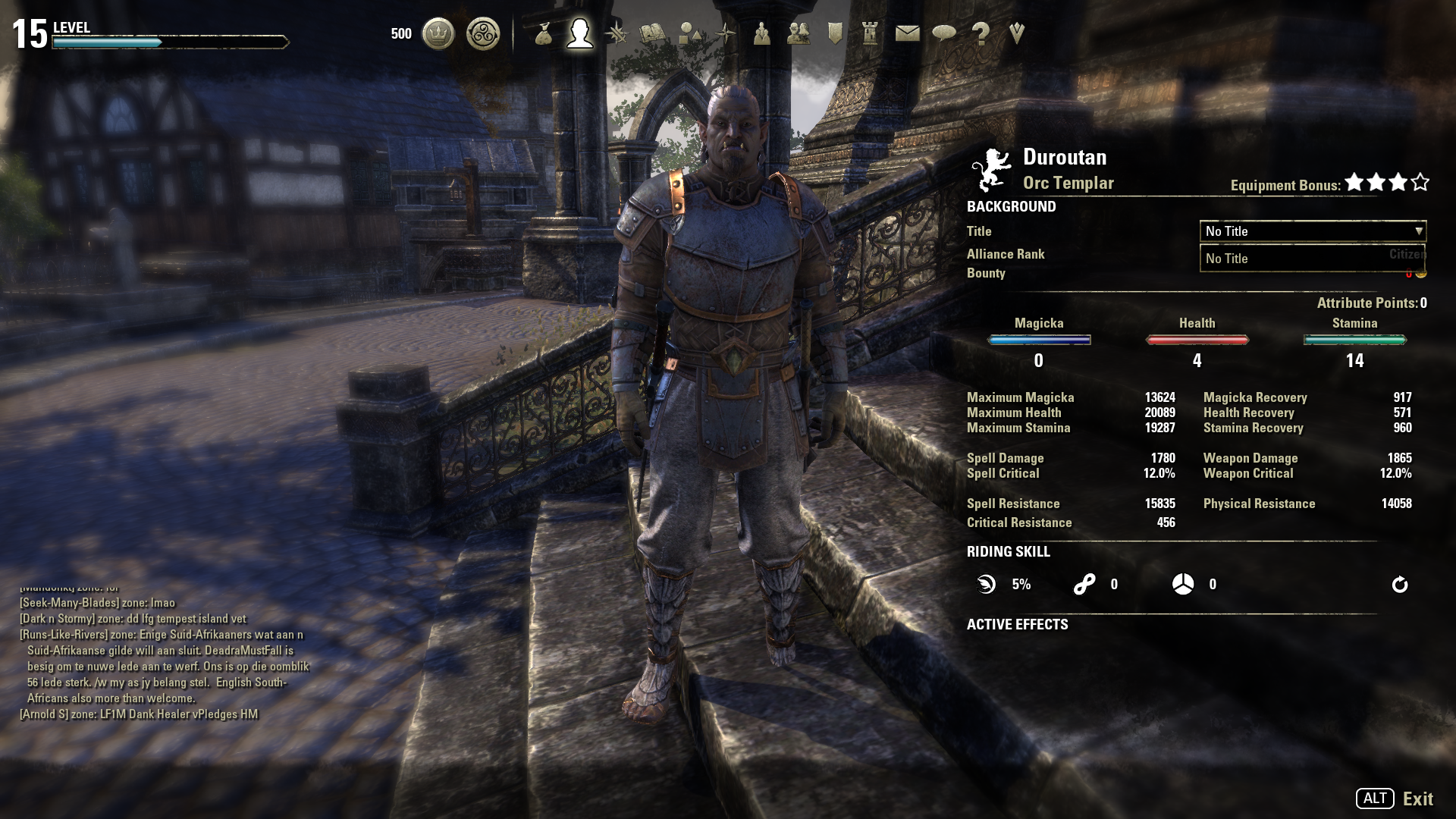Open the Journal book icon
The image size is (1456, 819).
652,33
